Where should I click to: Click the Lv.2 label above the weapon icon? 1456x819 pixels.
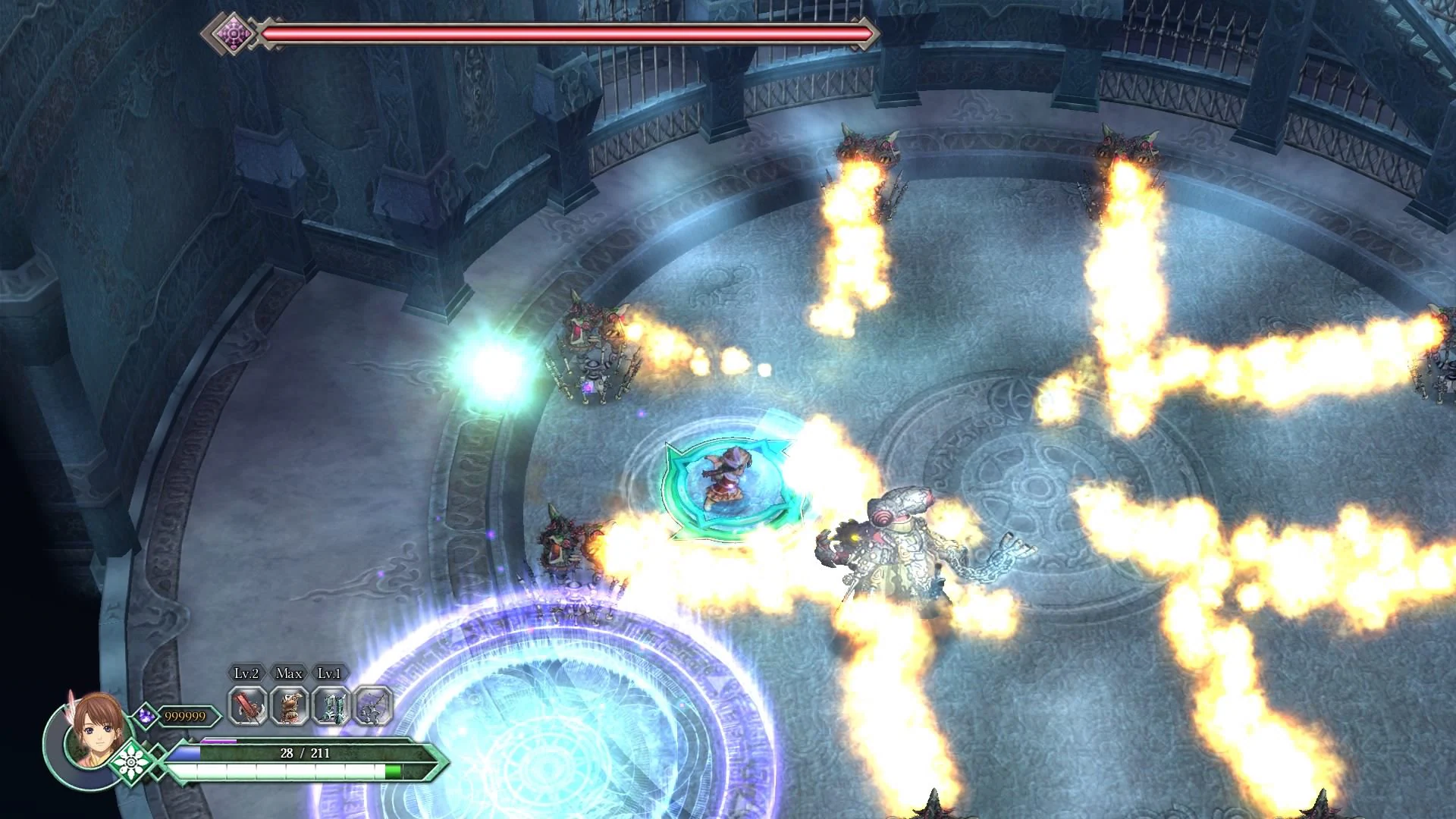[246, 673]
